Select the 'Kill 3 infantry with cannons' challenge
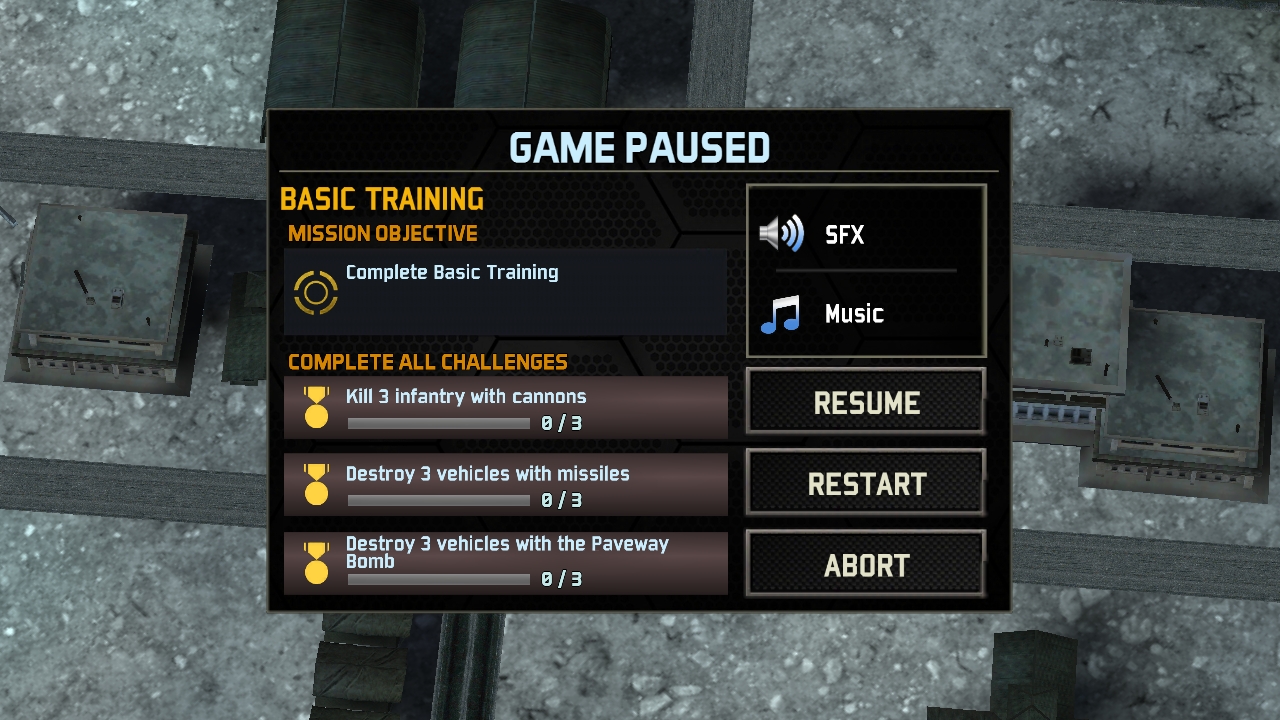1280x720 pixels. (x=505, y=408)
